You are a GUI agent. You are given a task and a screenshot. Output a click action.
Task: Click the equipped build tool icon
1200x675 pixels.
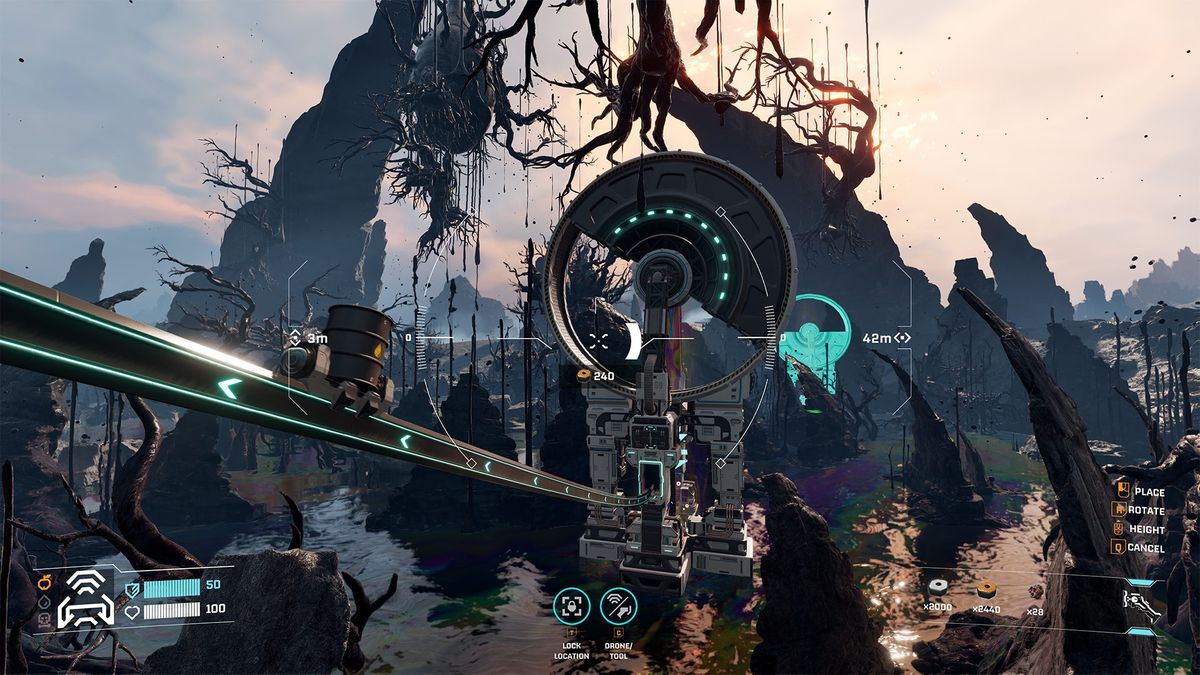(1142, 606)
